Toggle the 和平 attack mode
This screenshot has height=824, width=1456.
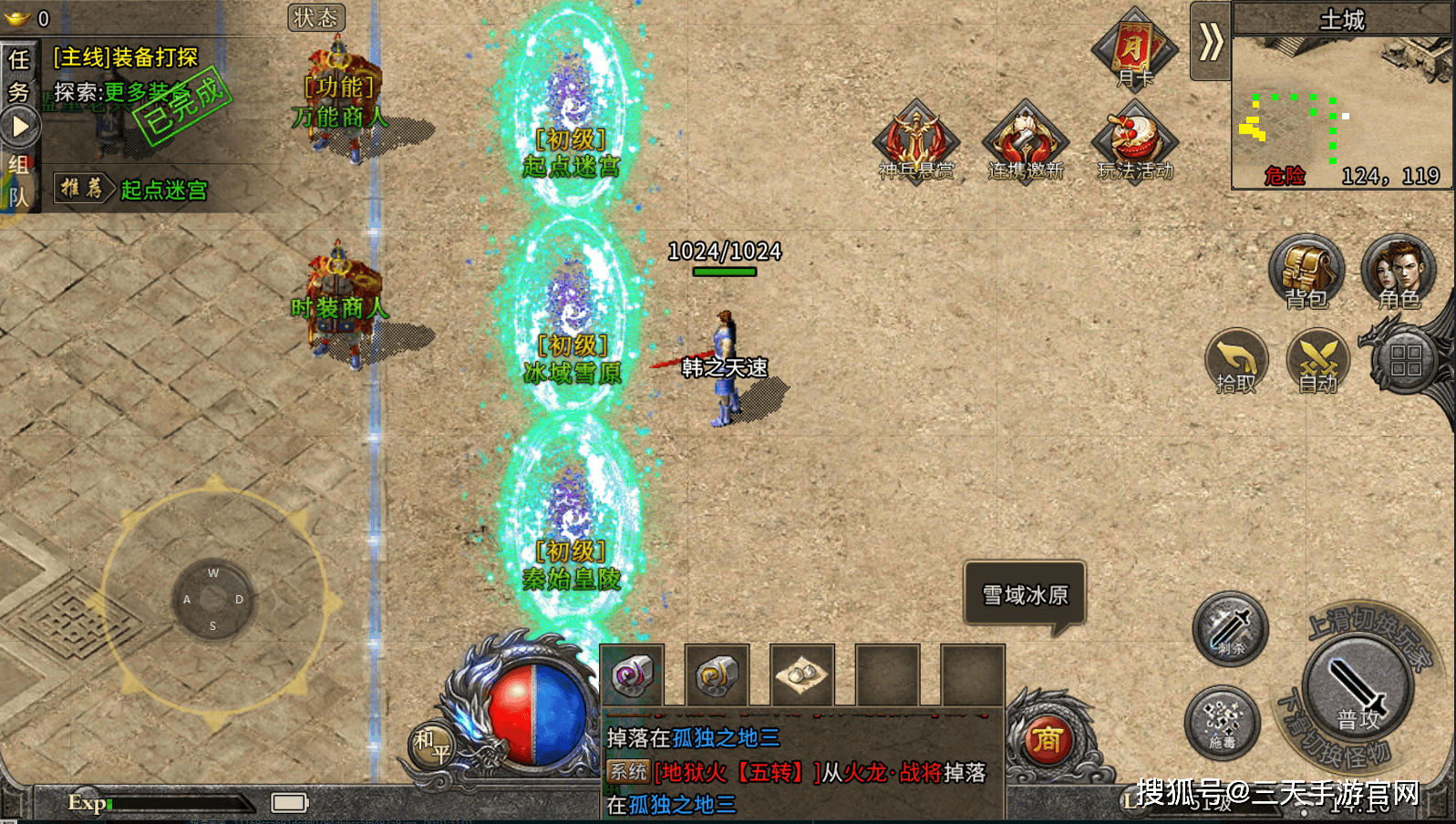(431, 745)
